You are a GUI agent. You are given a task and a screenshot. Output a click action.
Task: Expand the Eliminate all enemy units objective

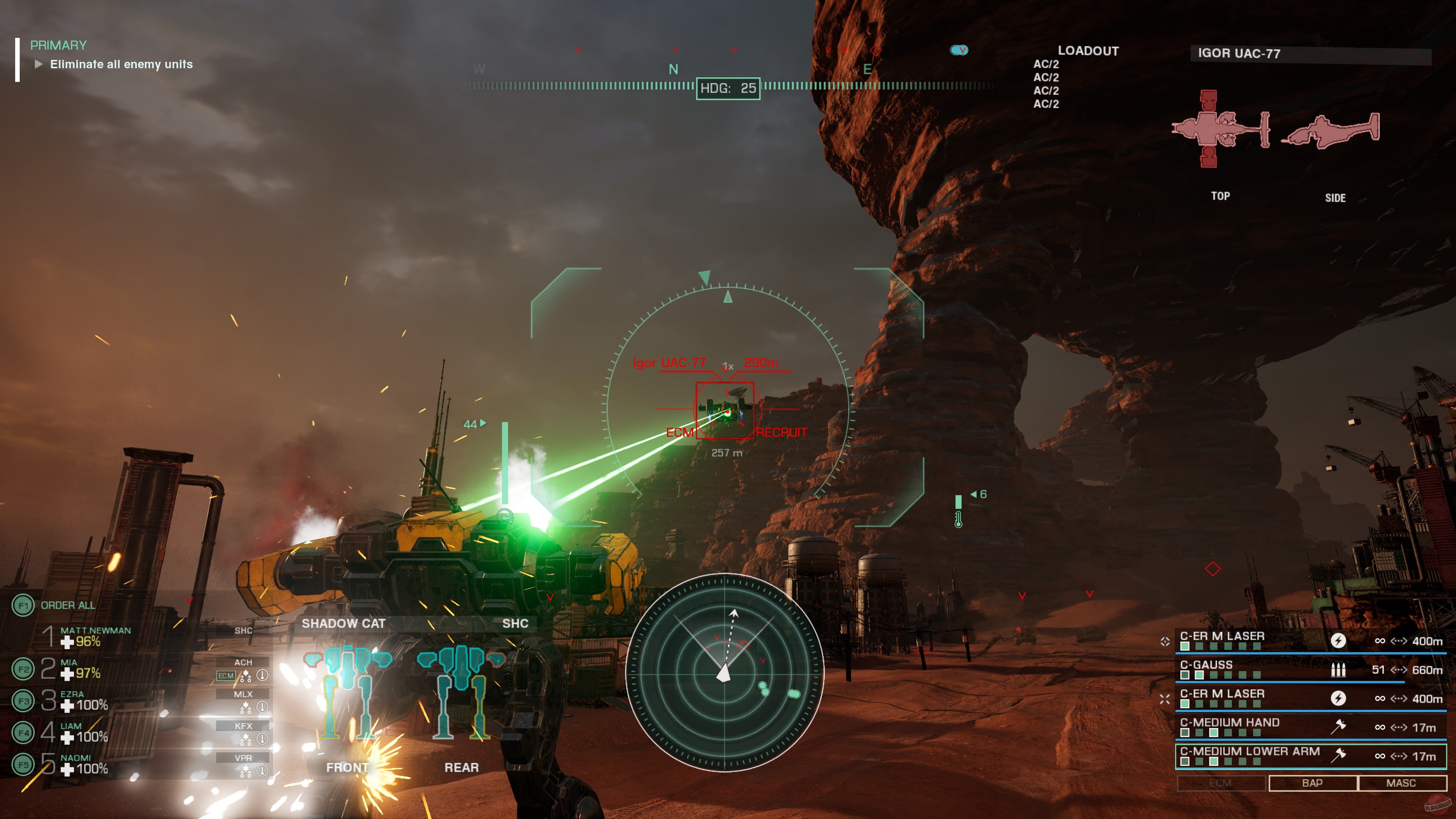(38, 64)
